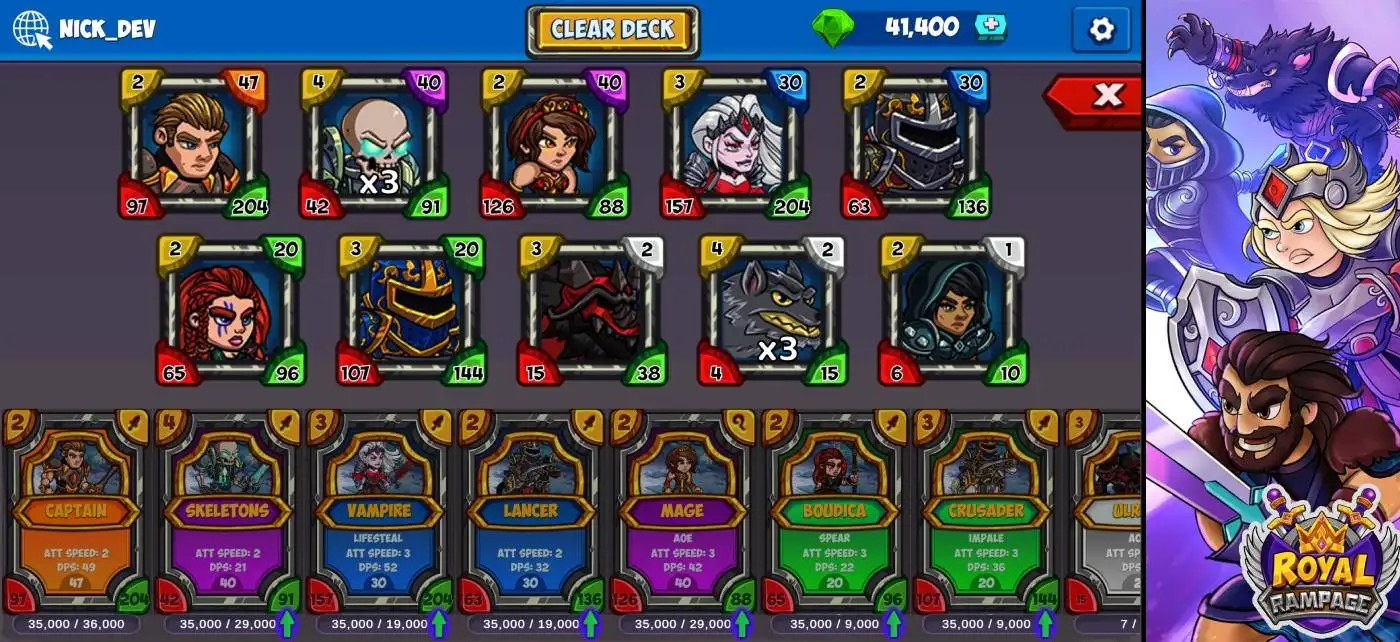Select the red-braided warrior woman deck slot
This screenshot has height=642, width=1400.
point(230,310)
